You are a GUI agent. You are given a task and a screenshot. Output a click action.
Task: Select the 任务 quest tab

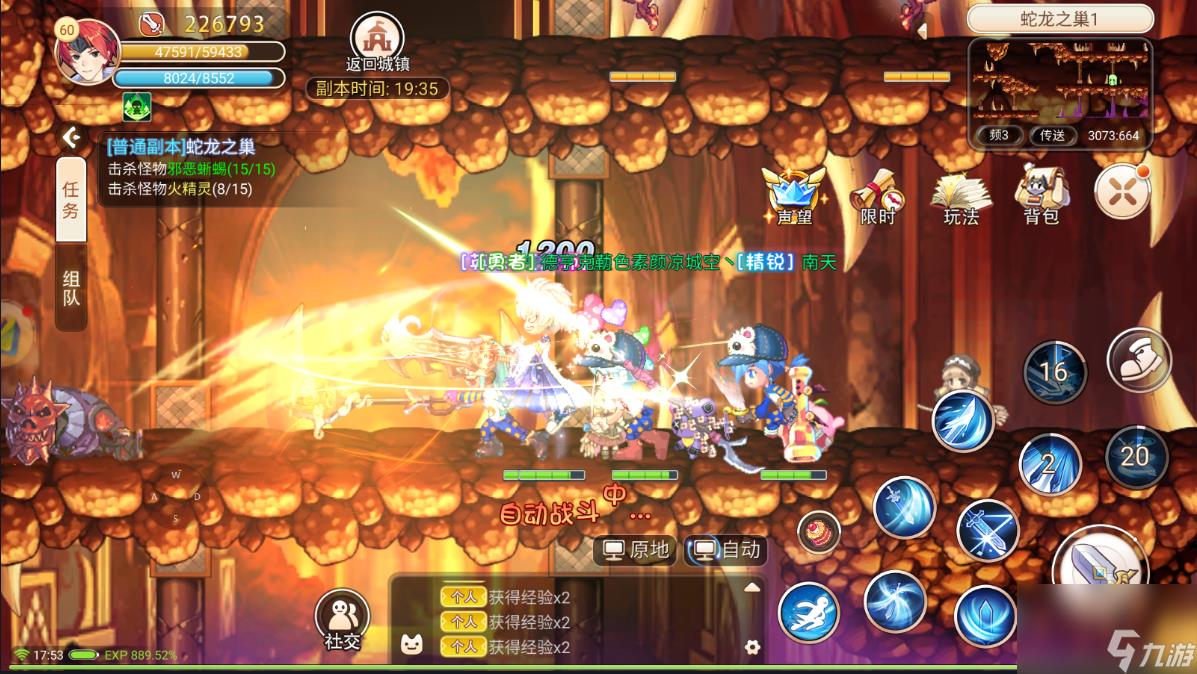pos(71,199)
